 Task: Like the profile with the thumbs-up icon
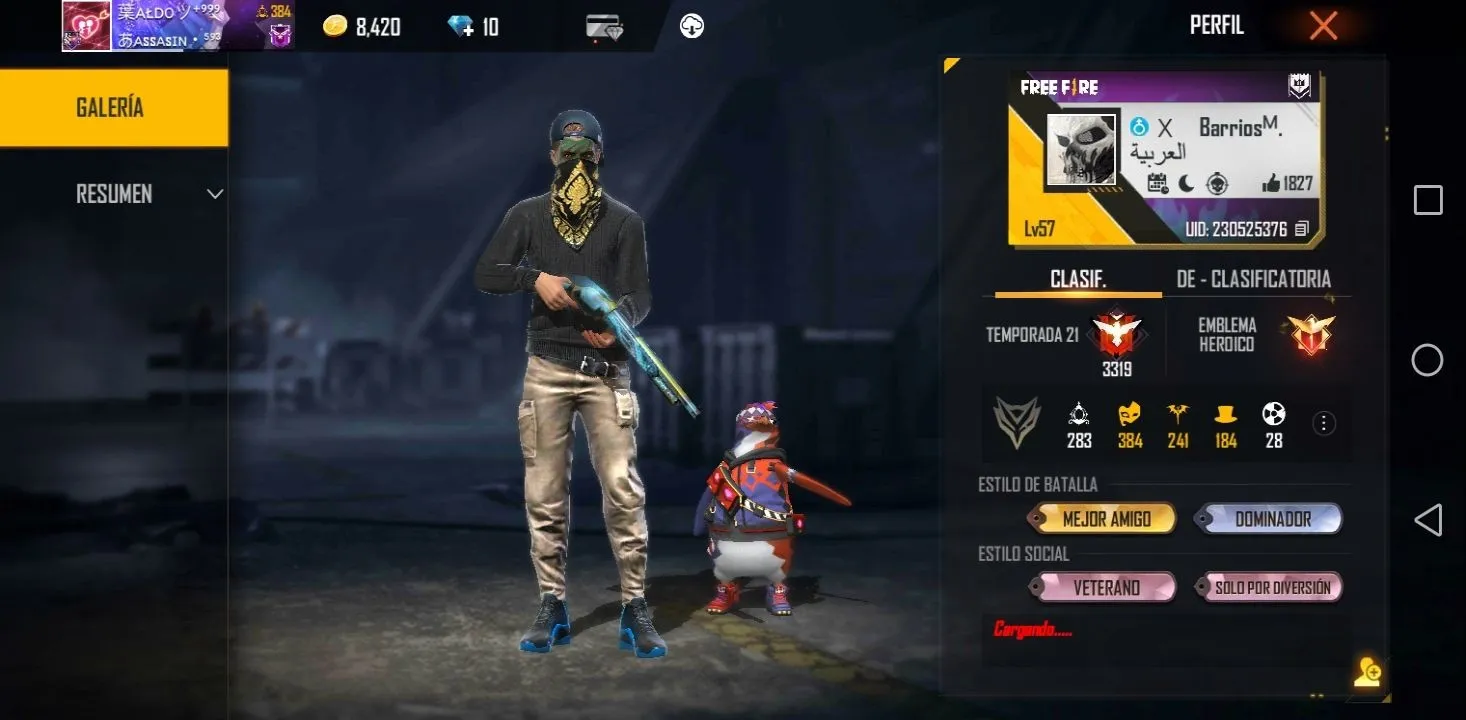click(1272, 183)
